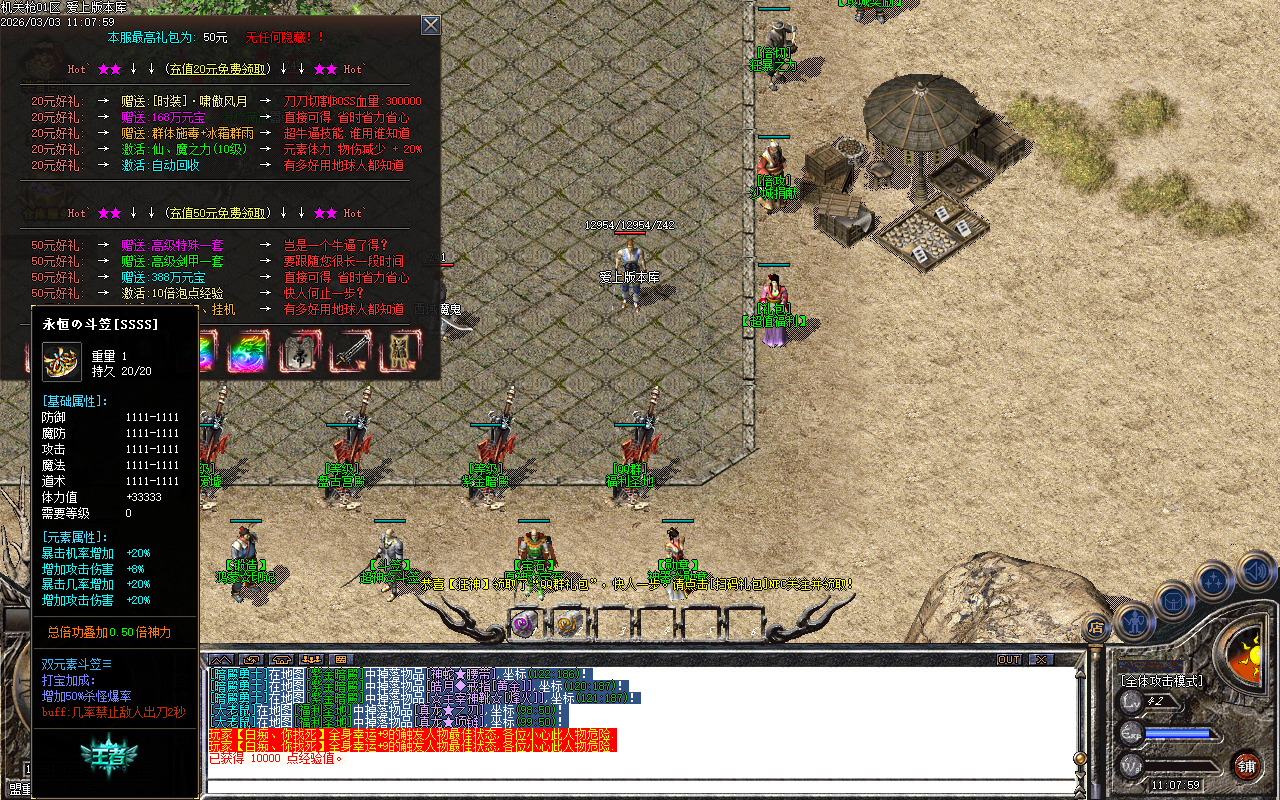Open the skills panel via the stars icon
This screenshot has width=1280, height=800.
(1213, 579)
